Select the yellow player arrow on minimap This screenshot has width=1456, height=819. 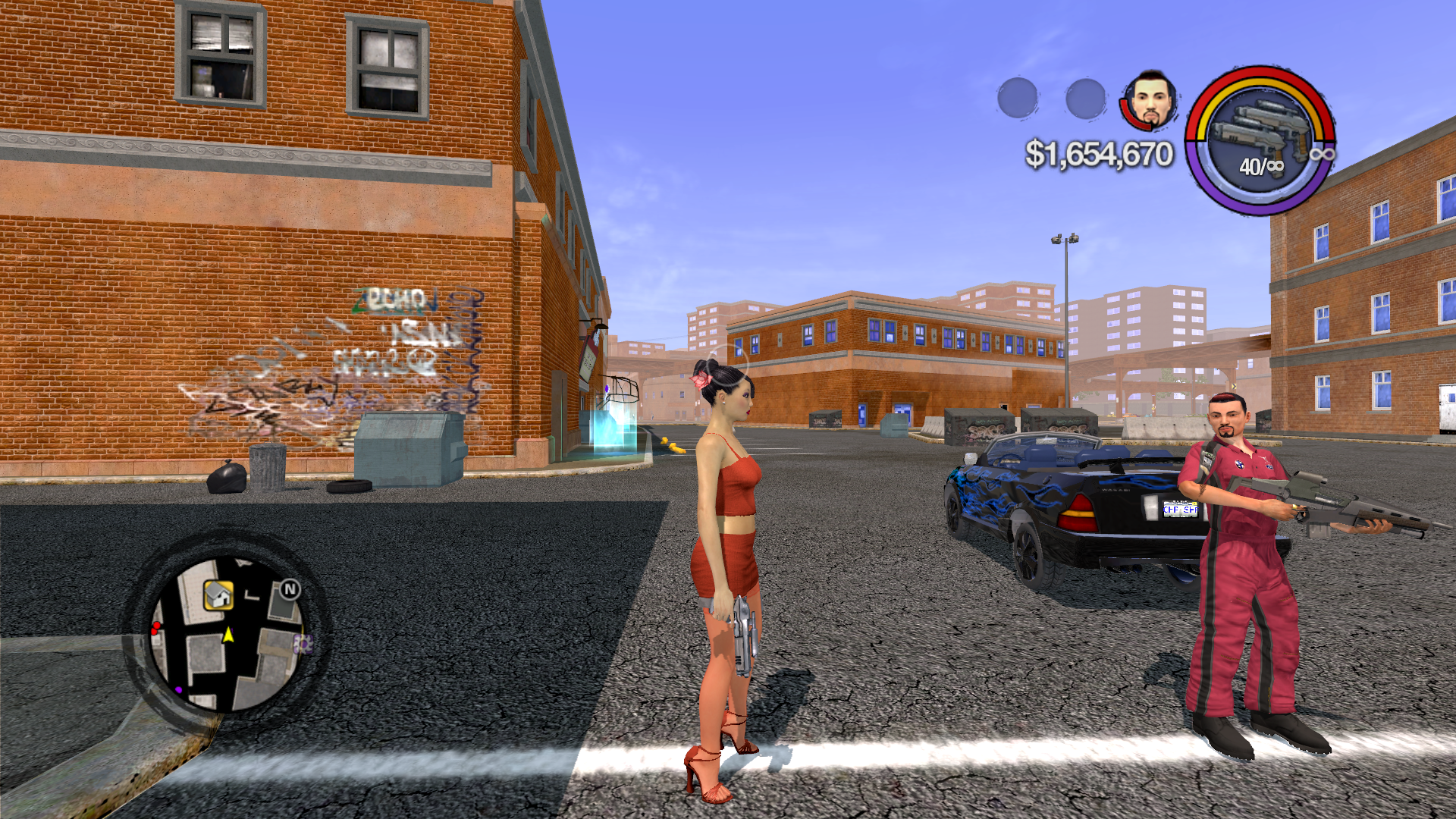227,634
